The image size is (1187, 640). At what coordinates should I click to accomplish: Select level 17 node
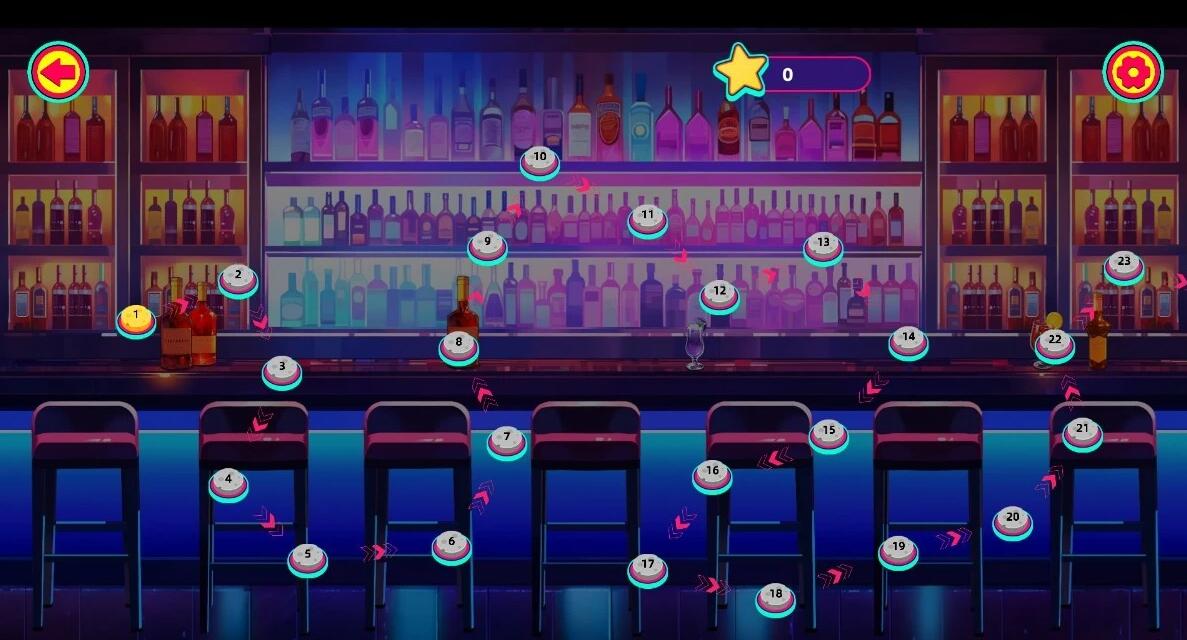[x=648, y=568]
